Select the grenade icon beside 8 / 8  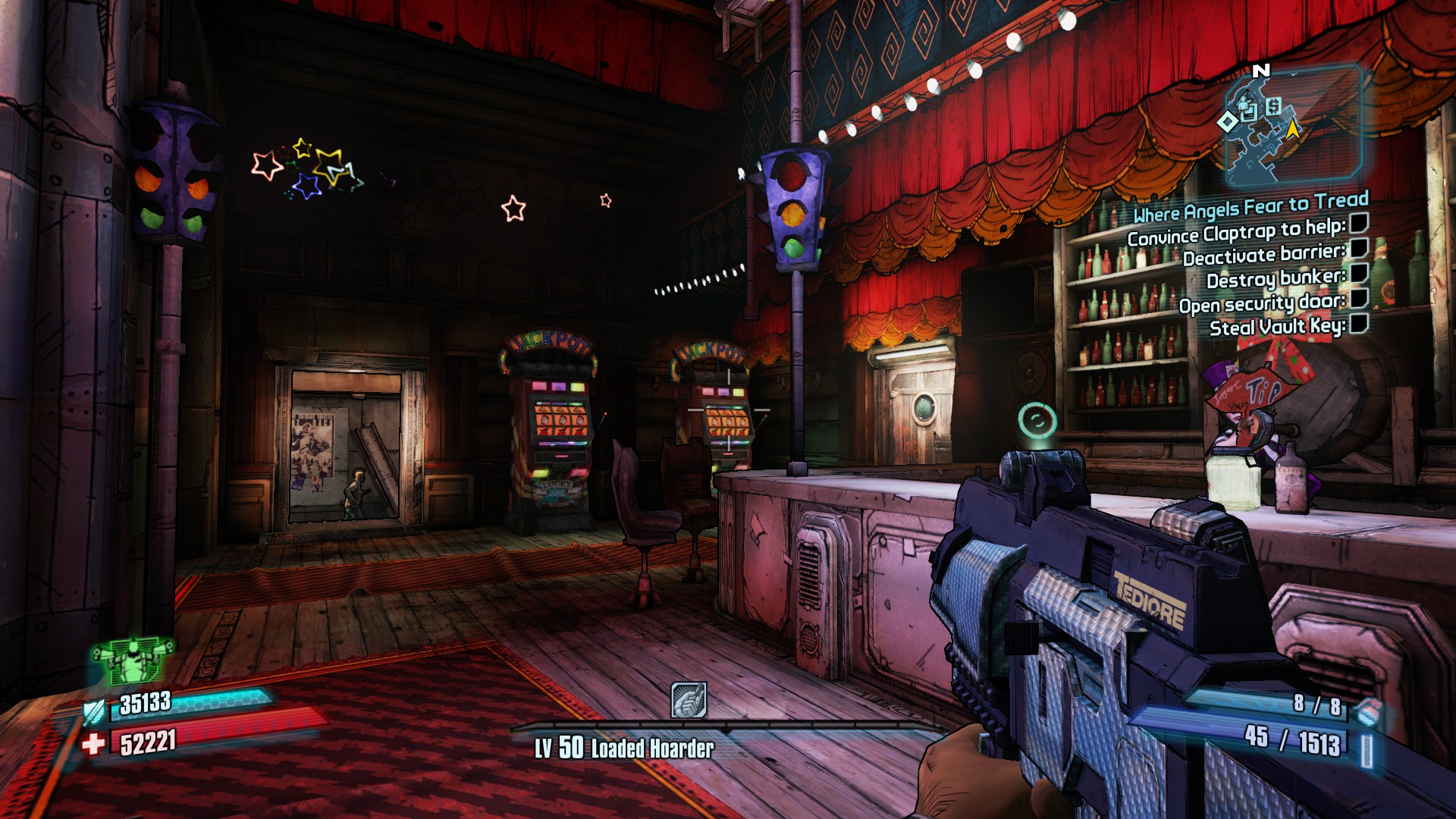point(1367,711)
